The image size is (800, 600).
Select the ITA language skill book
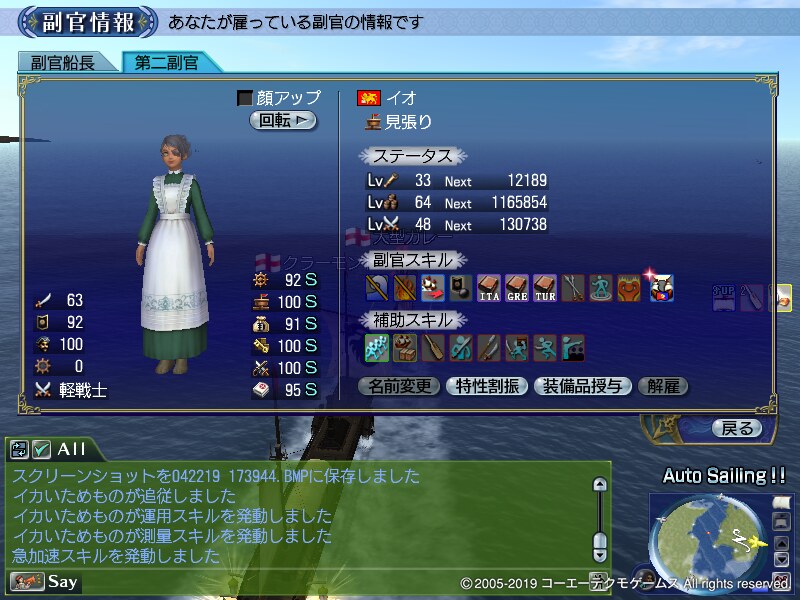(x=489, y=288)
